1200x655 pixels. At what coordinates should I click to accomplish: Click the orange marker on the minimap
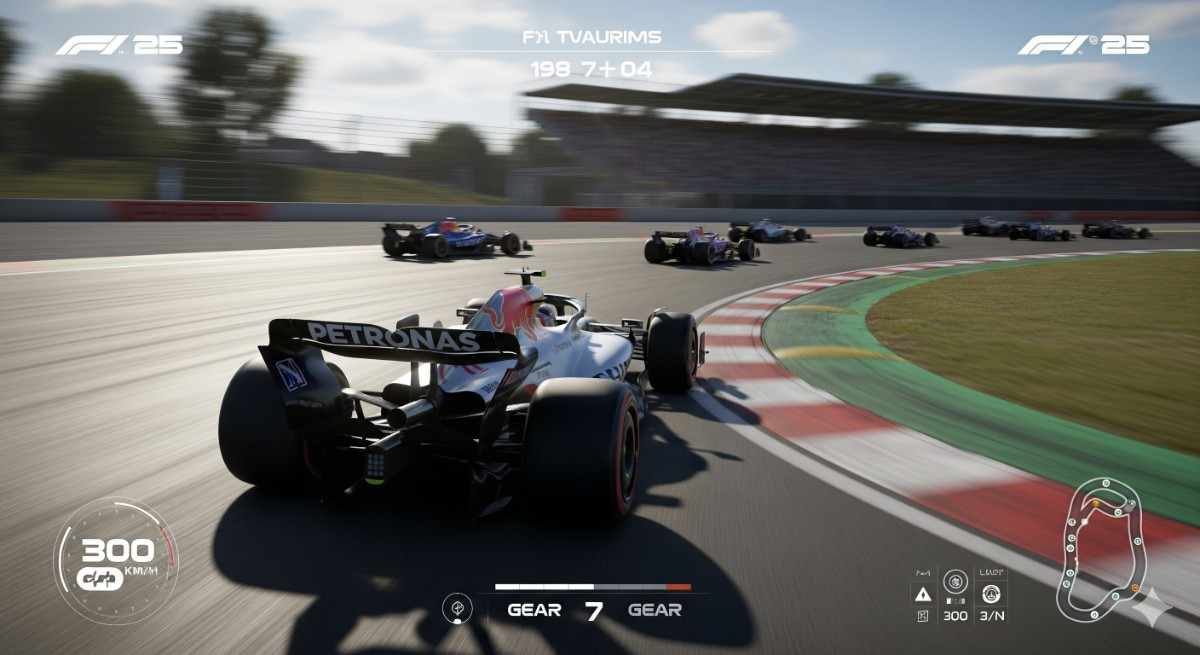1095,502
